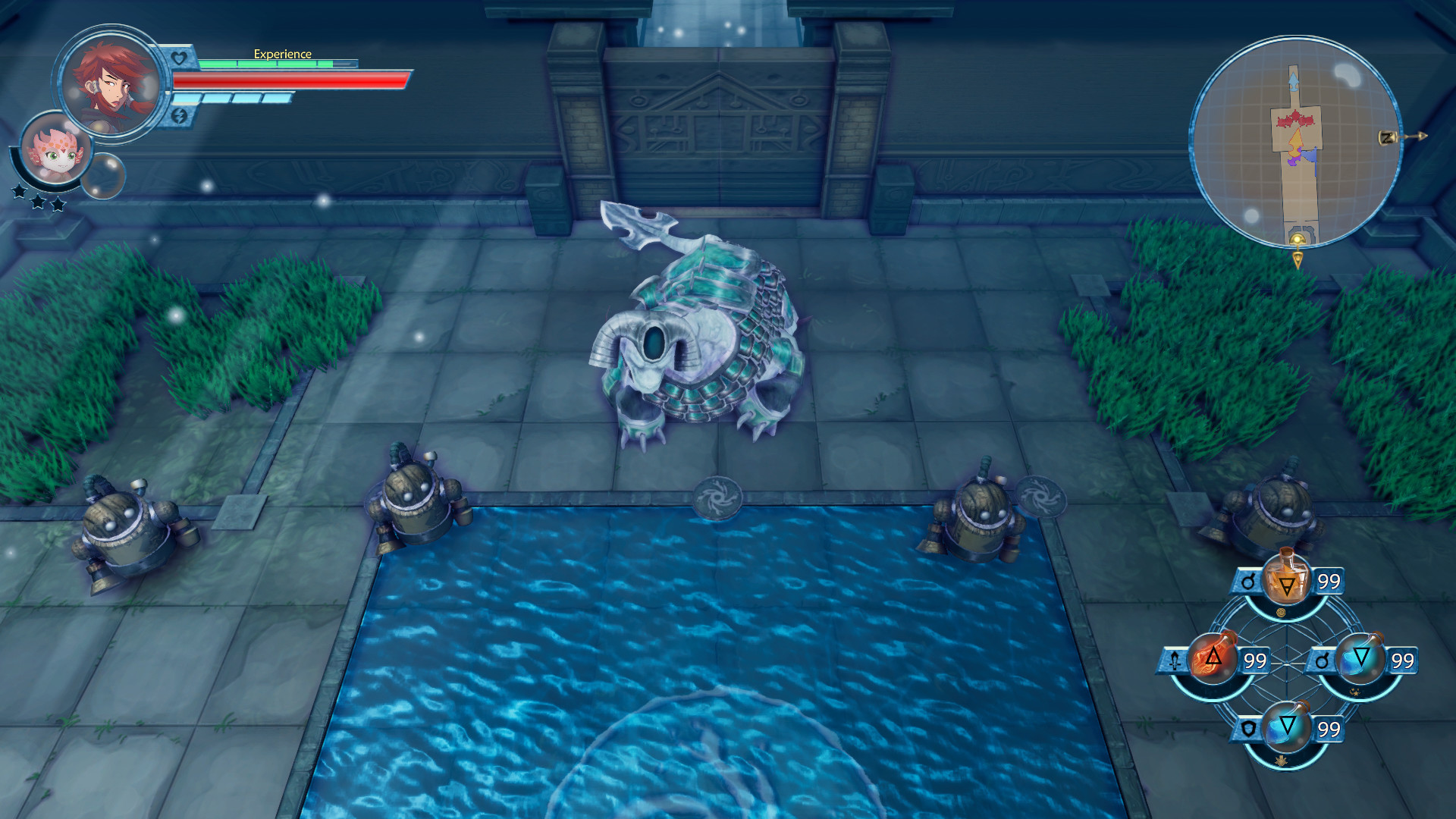This screenshot has width=1456, height=819.
Task: Click the sword slot symbol beside the fire potion
Action: tap(1175, 661)
